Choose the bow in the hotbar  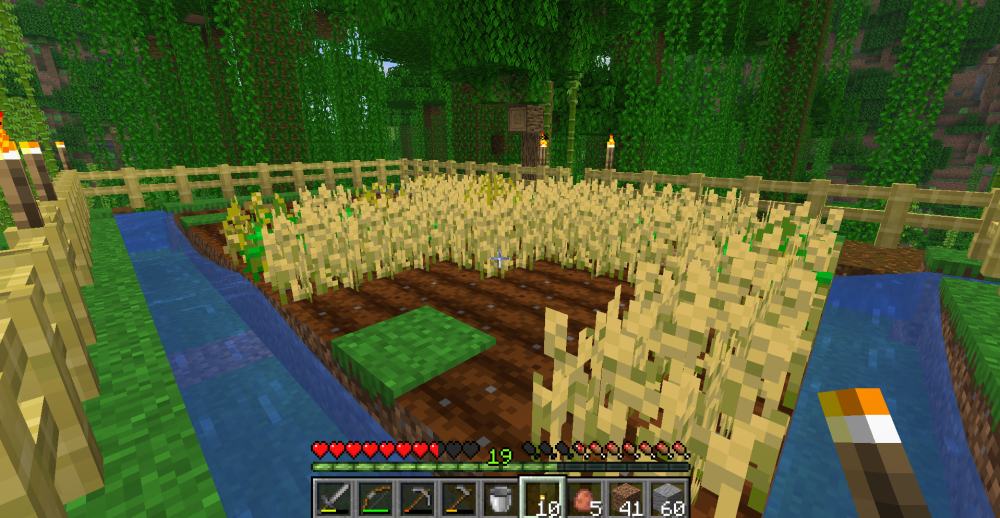(x=377, y=498)
